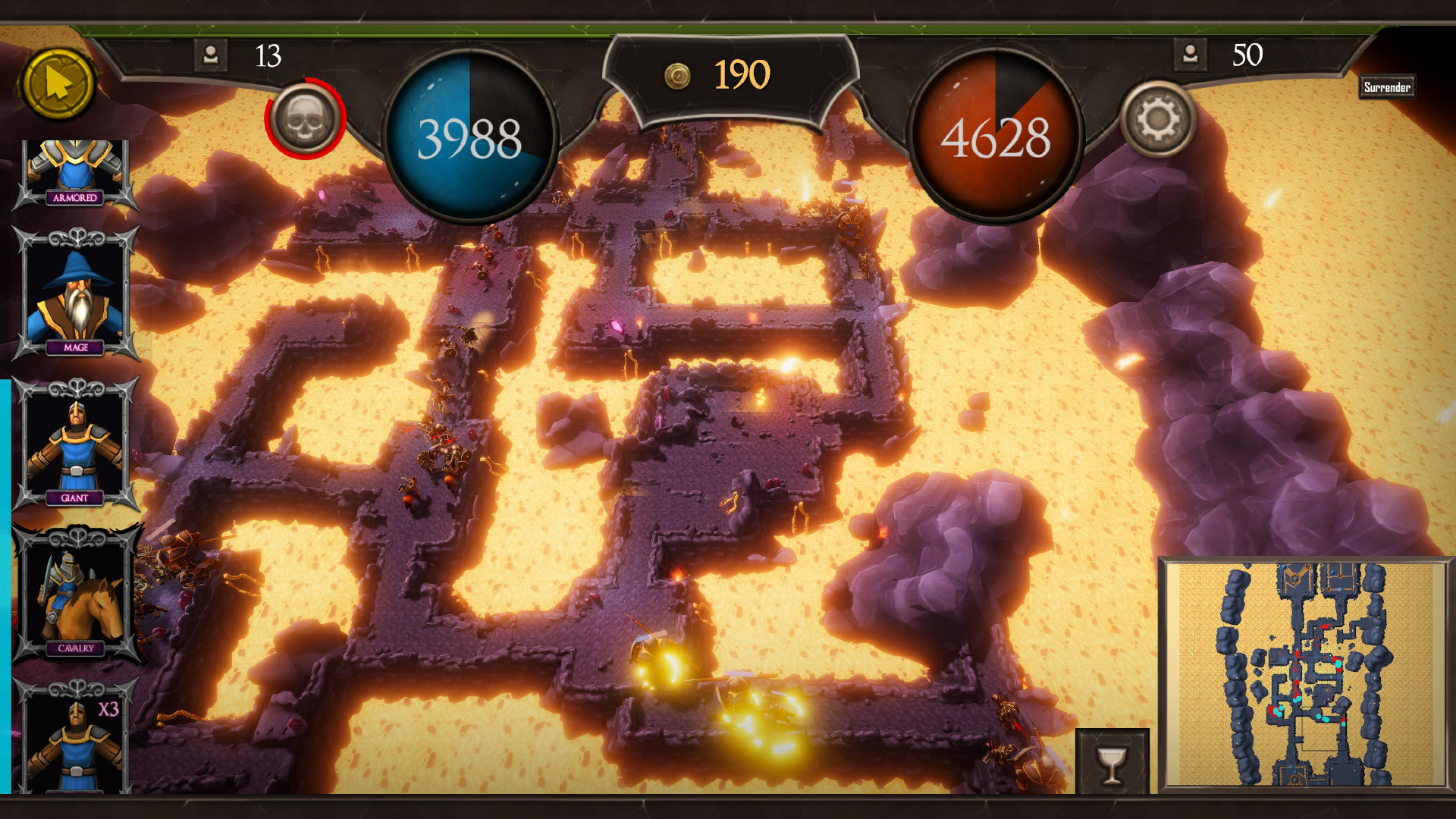This screenshot has height=819, width=1456.
Task: Deploy the Cavalry unit card
Action: click(75, 595)
